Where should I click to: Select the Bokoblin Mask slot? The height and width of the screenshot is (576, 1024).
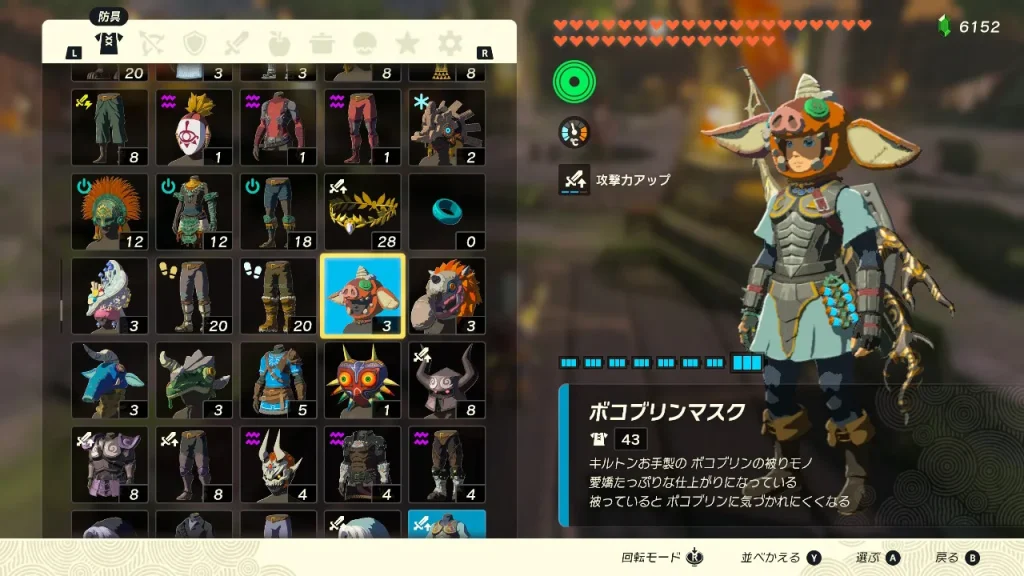point(362,296)
